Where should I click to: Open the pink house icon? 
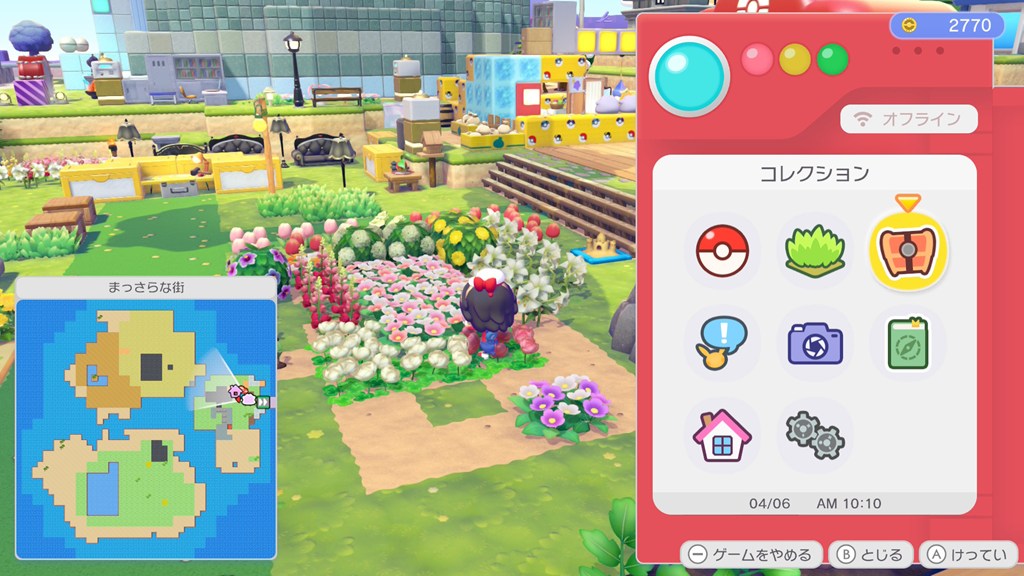click(721, 436)
